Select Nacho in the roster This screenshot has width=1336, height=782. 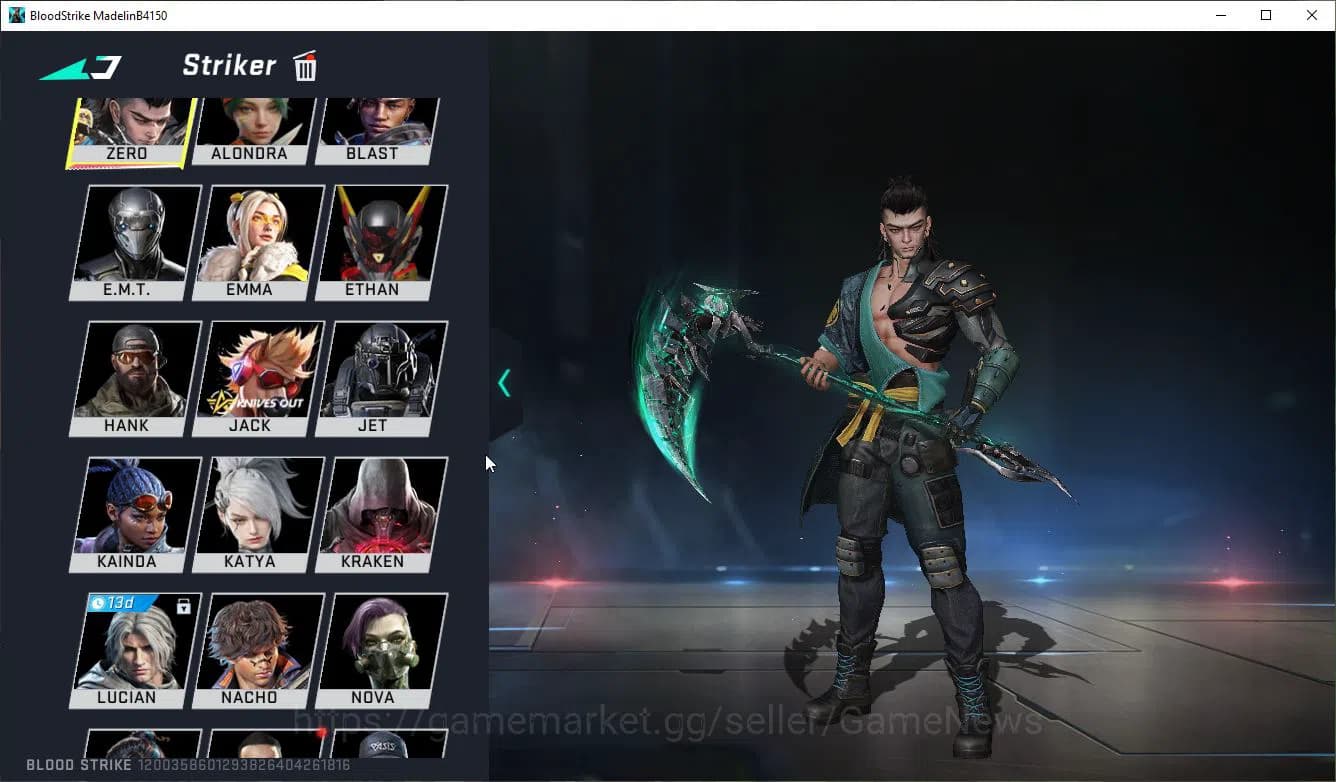(252, 643)
